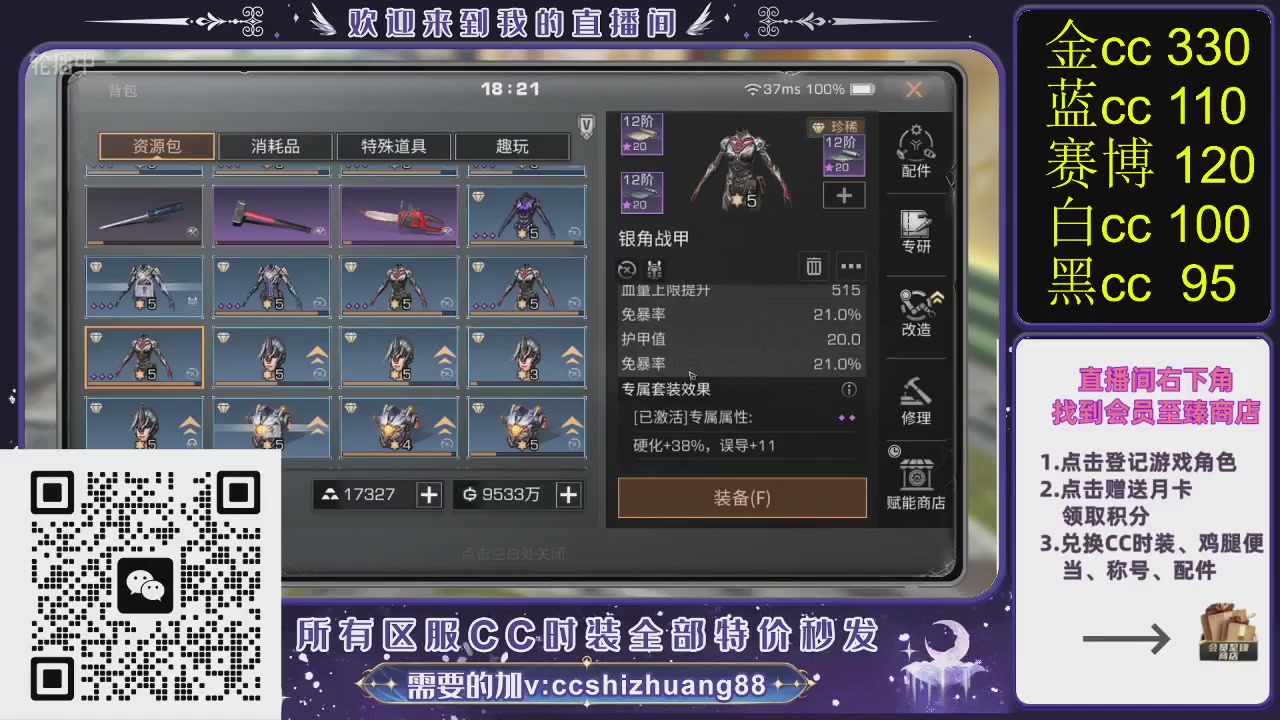Select the chainsaw item thumbnail

point(398,215)
